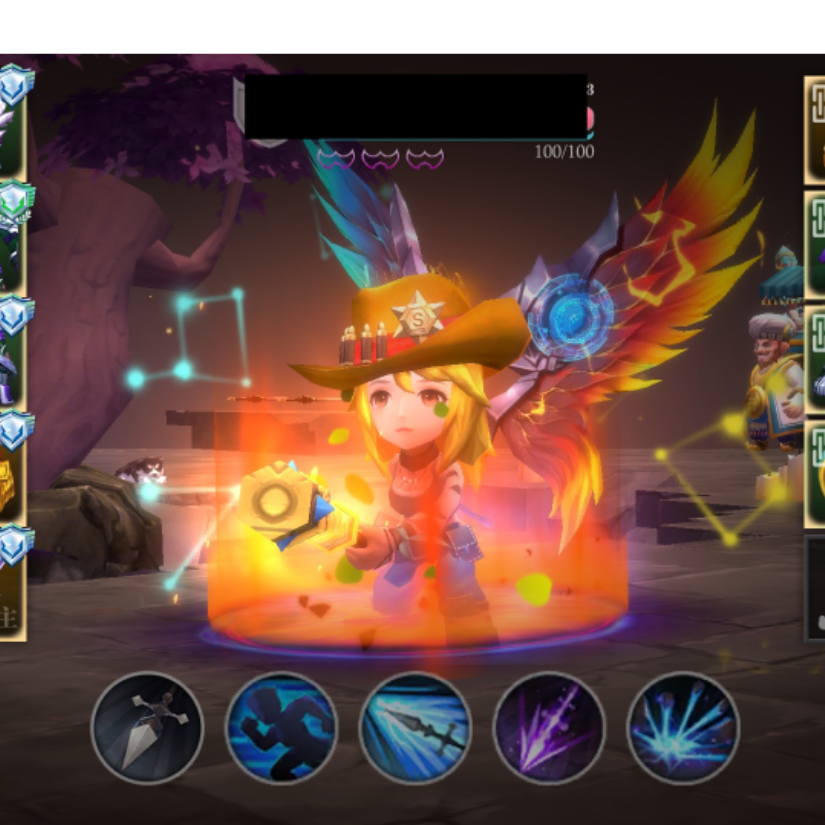Activate the dagger skill icon
825x825 pixels.
point(147,727)
